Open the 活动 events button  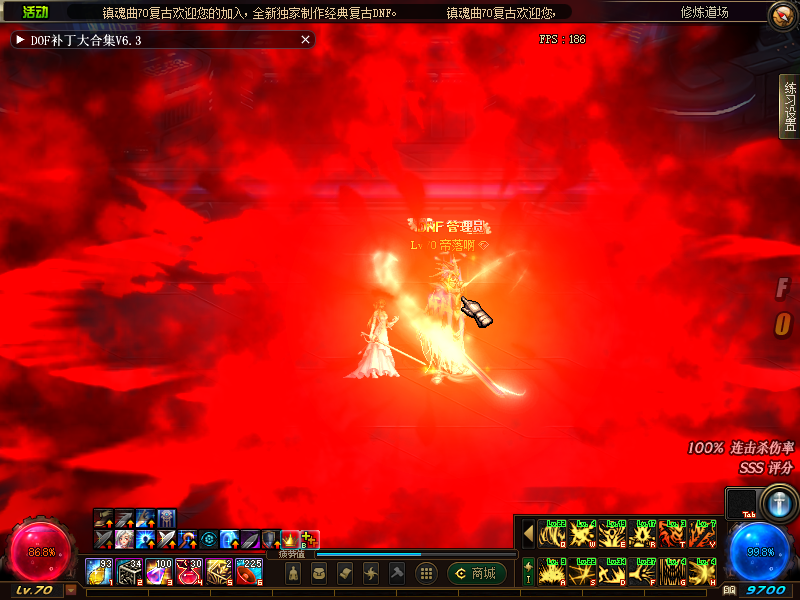(x=35, y=12)
